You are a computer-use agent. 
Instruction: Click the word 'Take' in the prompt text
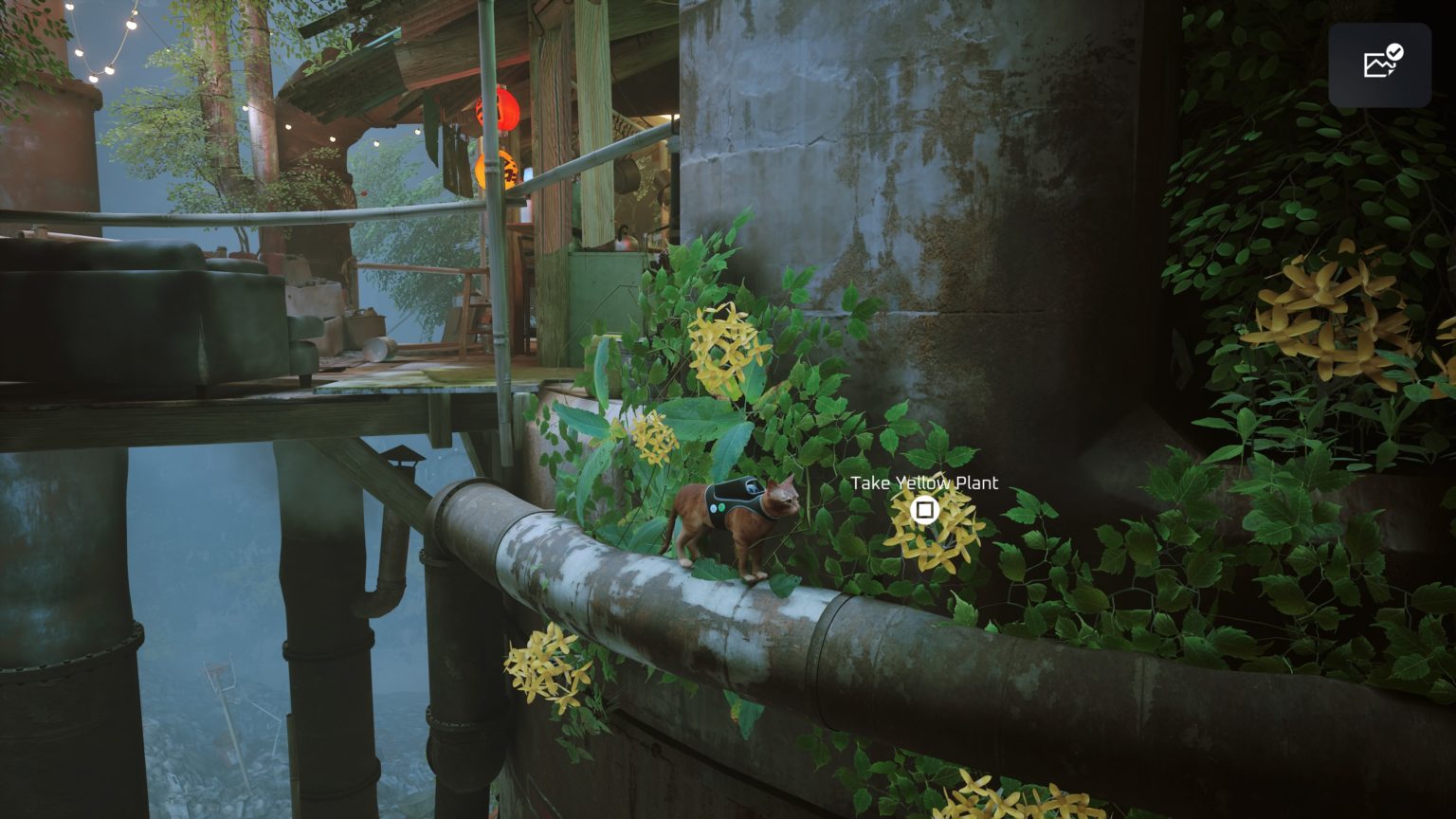[869, 482]
